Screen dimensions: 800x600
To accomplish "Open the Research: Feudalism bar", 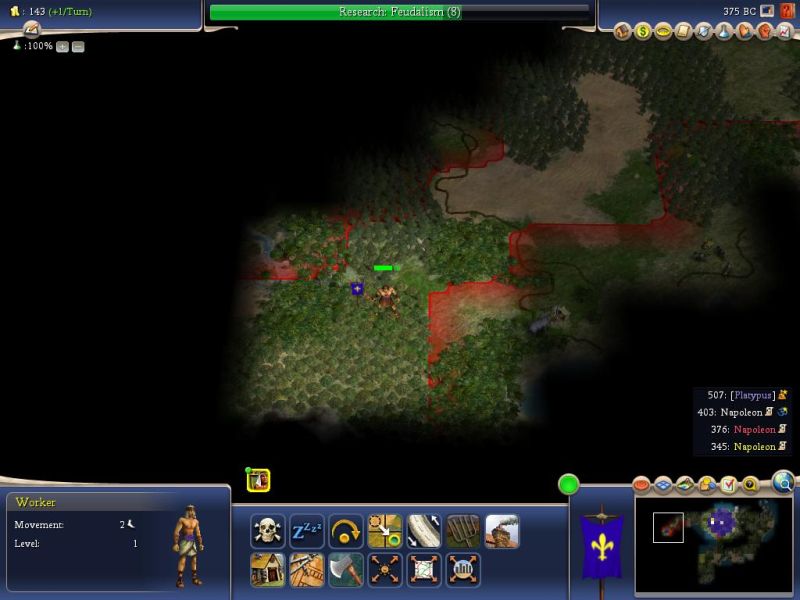I will pyautogui.click(x=399, y=12).
